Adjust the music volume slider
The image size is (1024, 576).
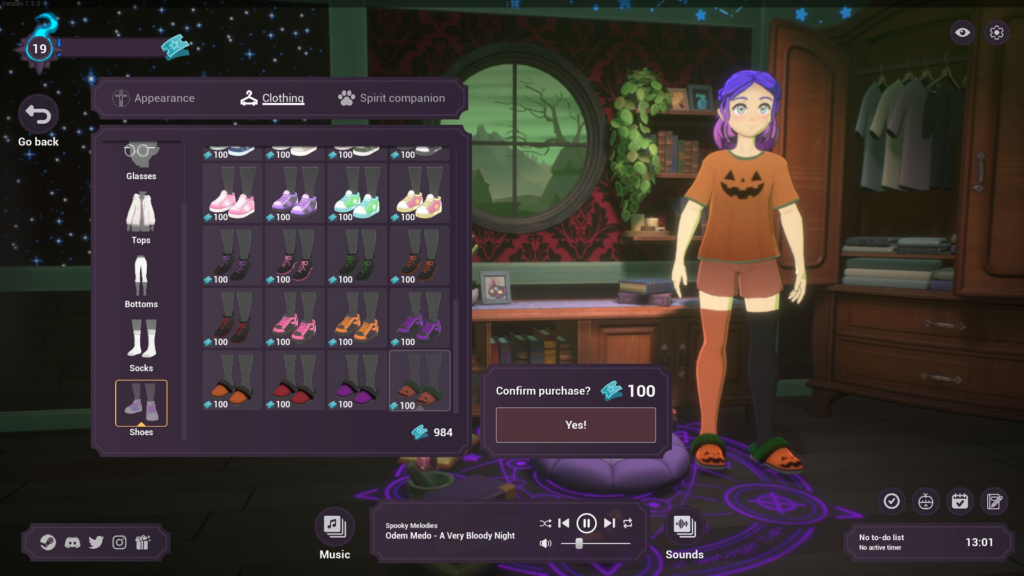point(581,543)
